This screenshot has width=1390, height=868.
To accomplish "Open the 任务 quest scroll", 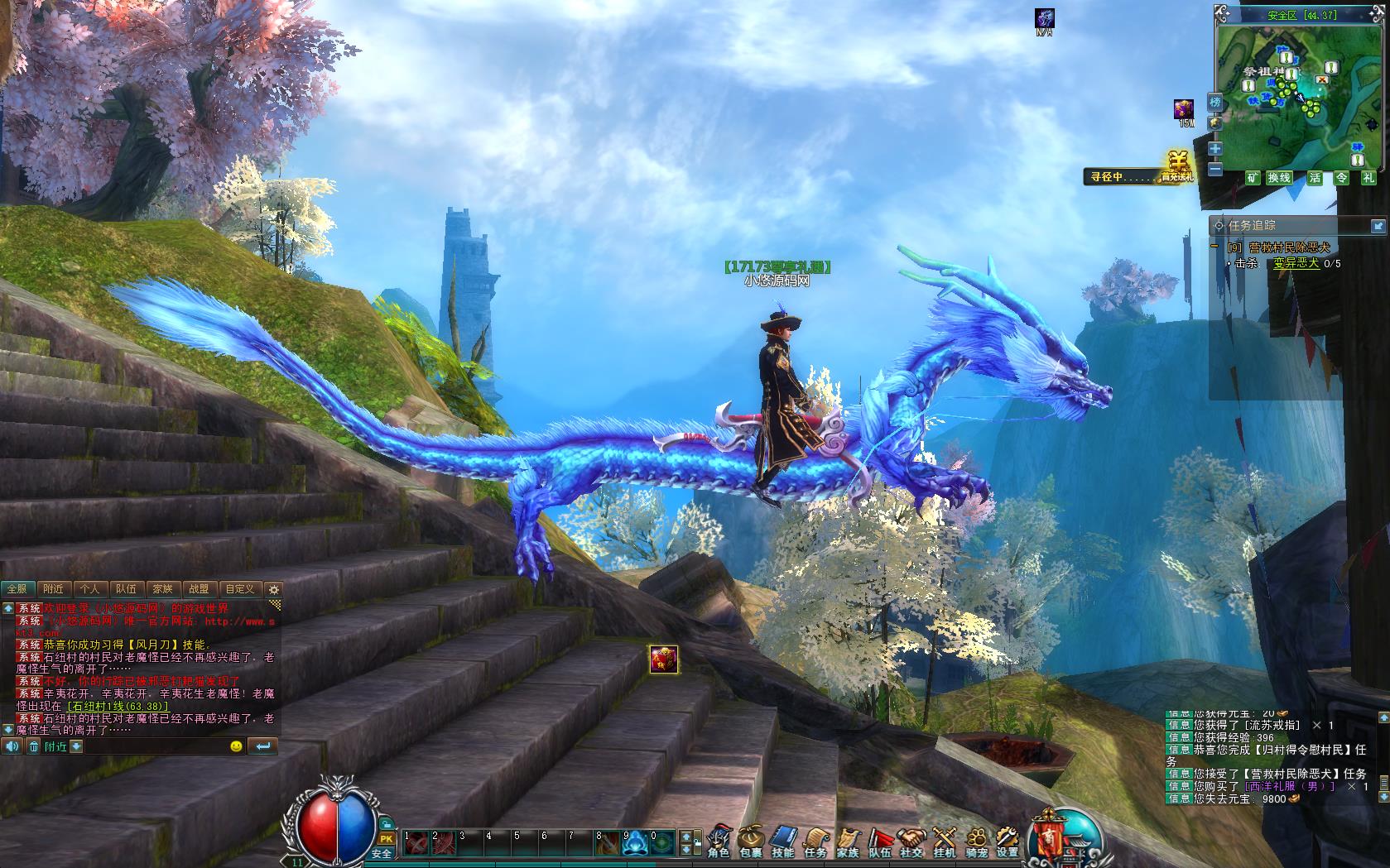I will [x=815, y=842].
